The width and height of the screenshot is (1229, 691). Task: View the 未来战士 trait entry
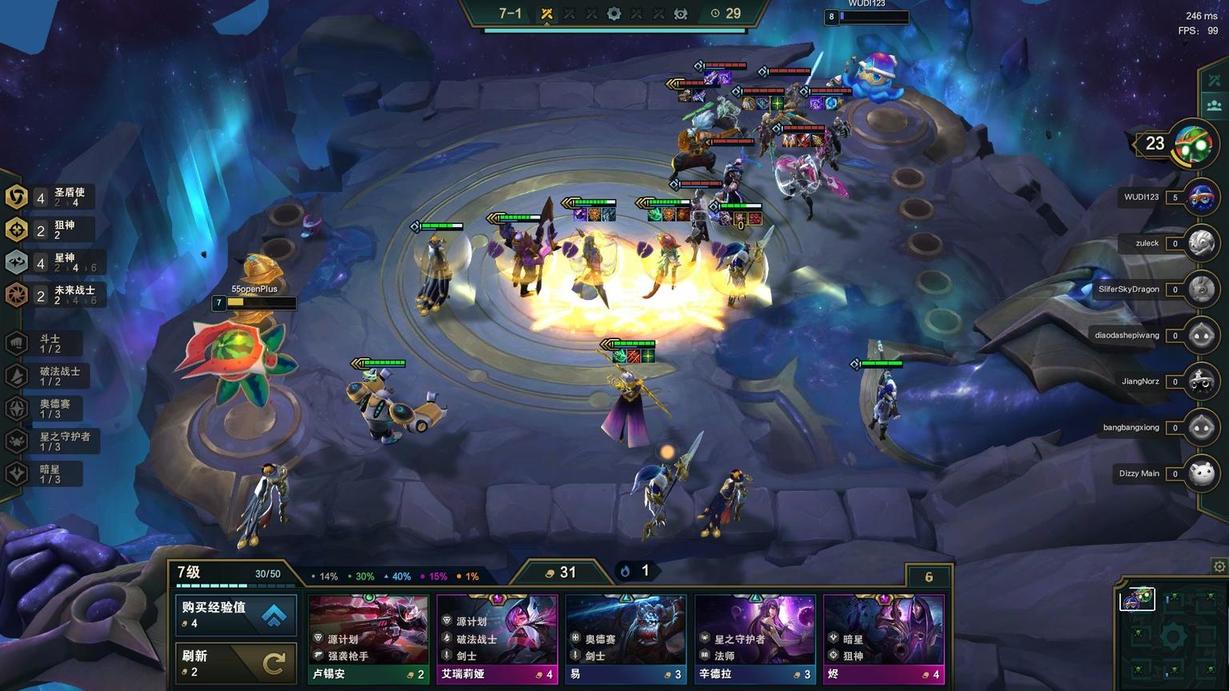[52, 295]
